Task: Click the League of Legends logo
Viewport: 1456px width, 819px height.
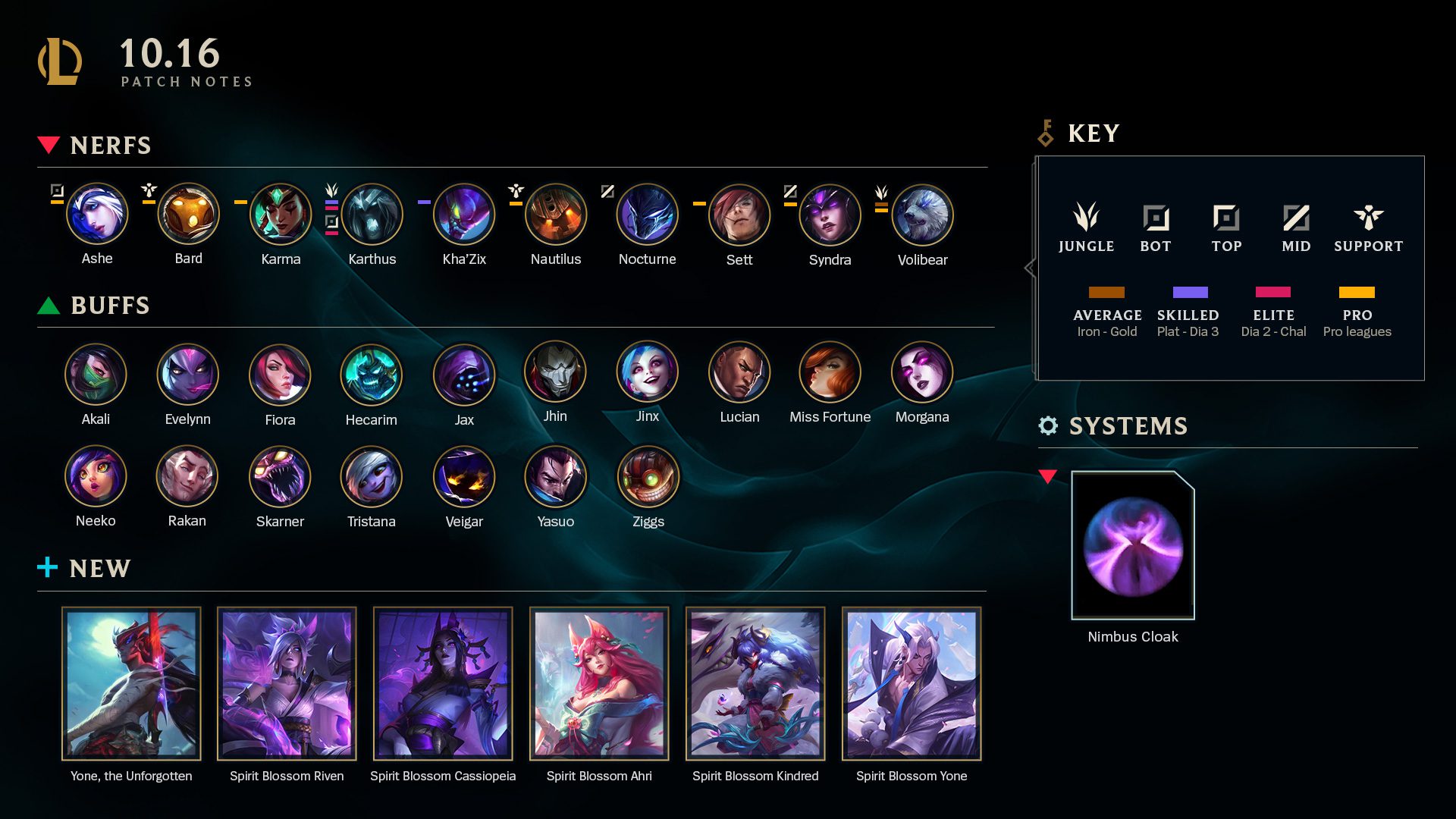Action: [60, 61]
